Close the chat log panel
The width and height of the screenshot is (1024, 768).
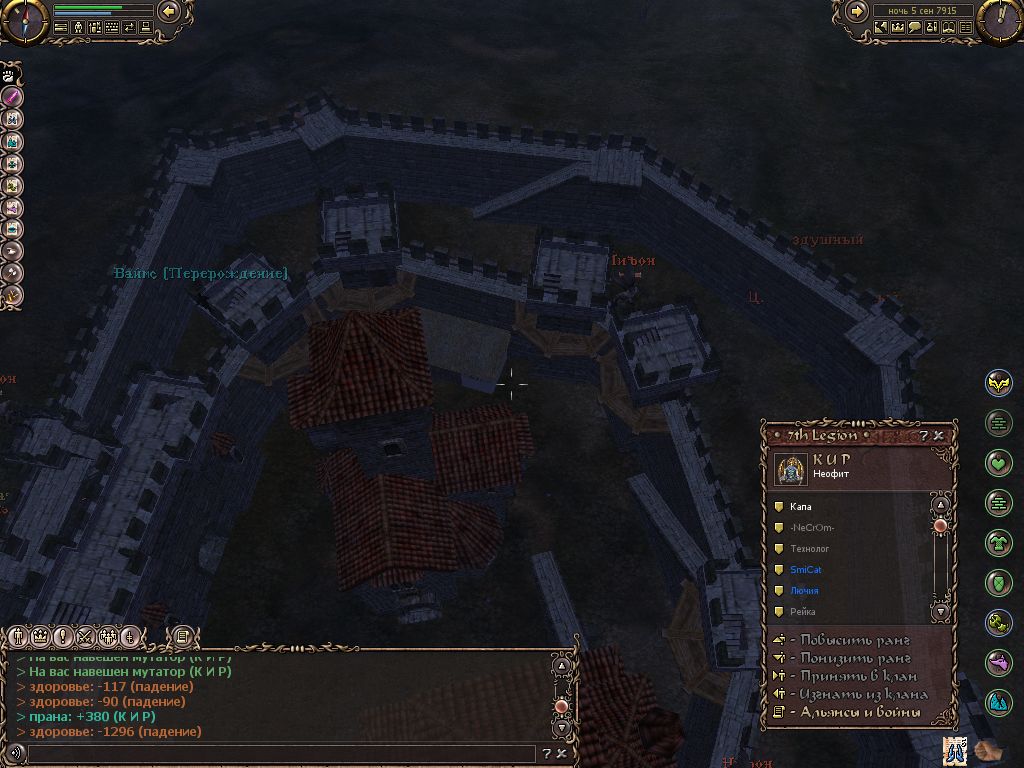(562, 753)
